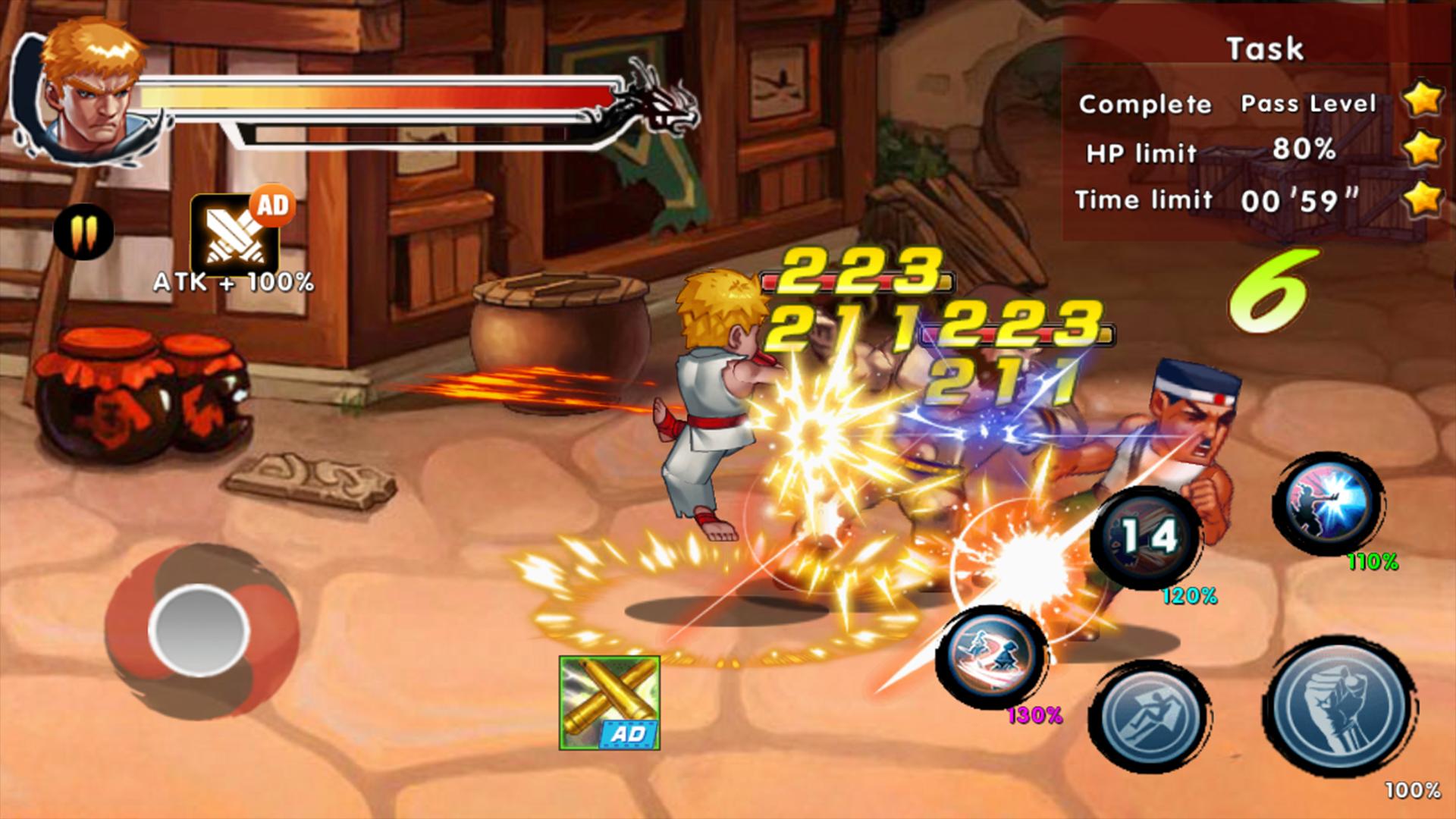Image resolution: width=1456 pixels, height=819 pixels.
Task: Activate the ATK + 100% ad boost
Action: coord(236,236)
